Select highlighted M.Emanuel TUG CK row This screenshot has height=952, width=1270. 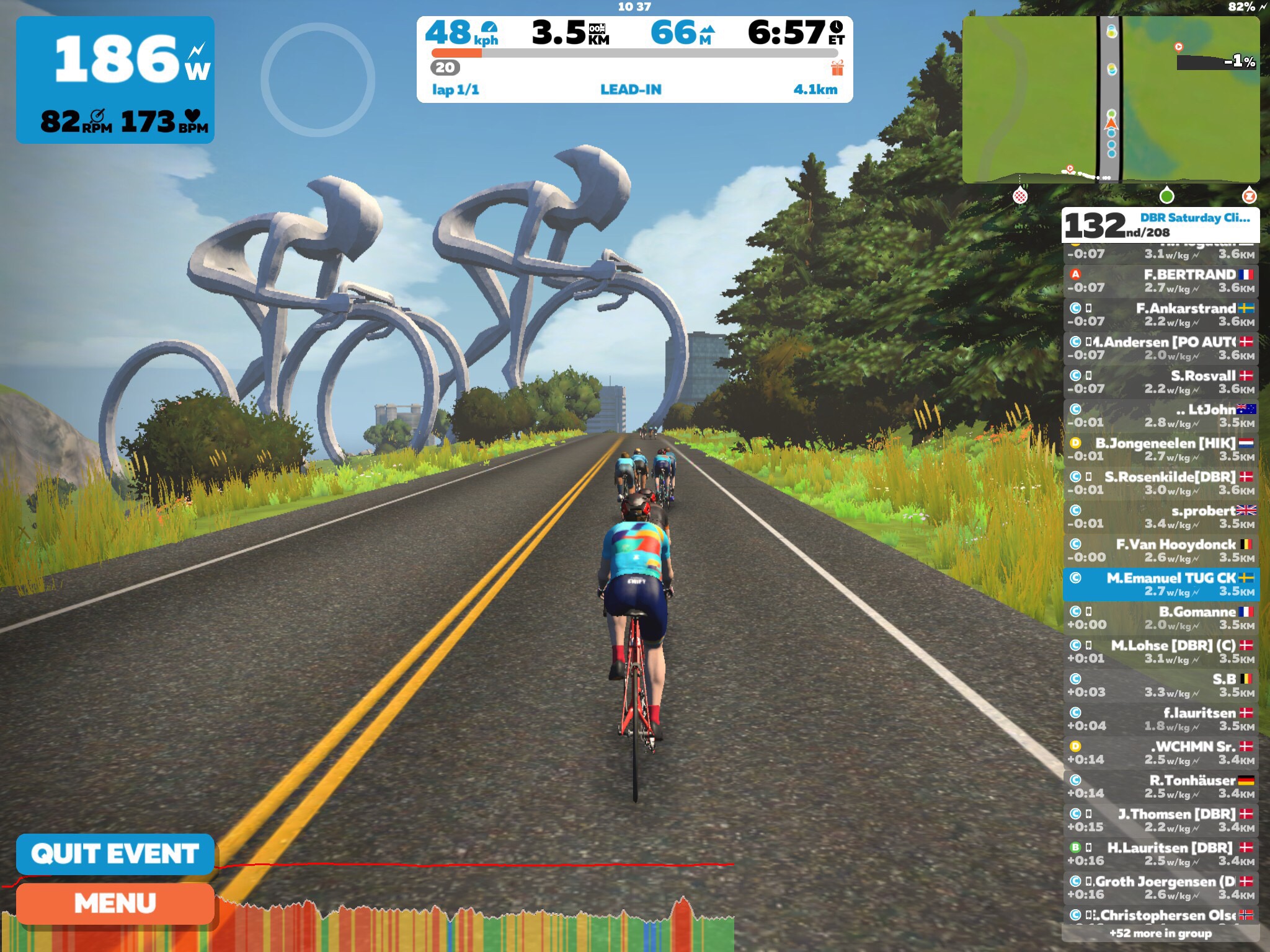[x=1161, y=584]
